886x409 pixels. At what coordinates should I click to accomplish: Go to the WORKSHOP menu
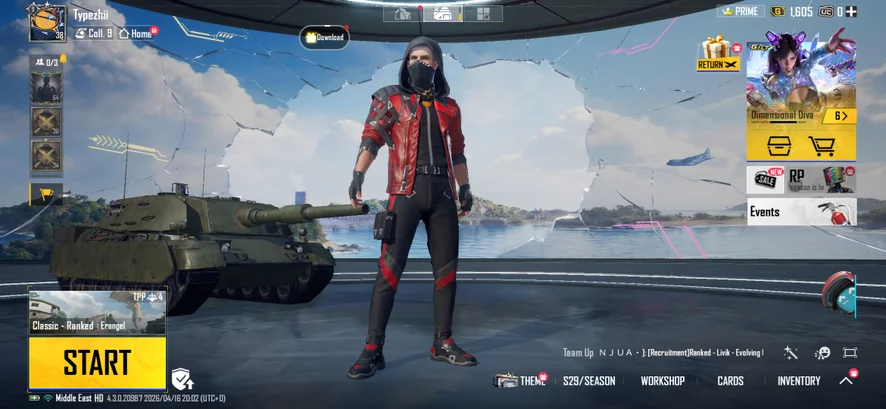click(x=663, y=381)
